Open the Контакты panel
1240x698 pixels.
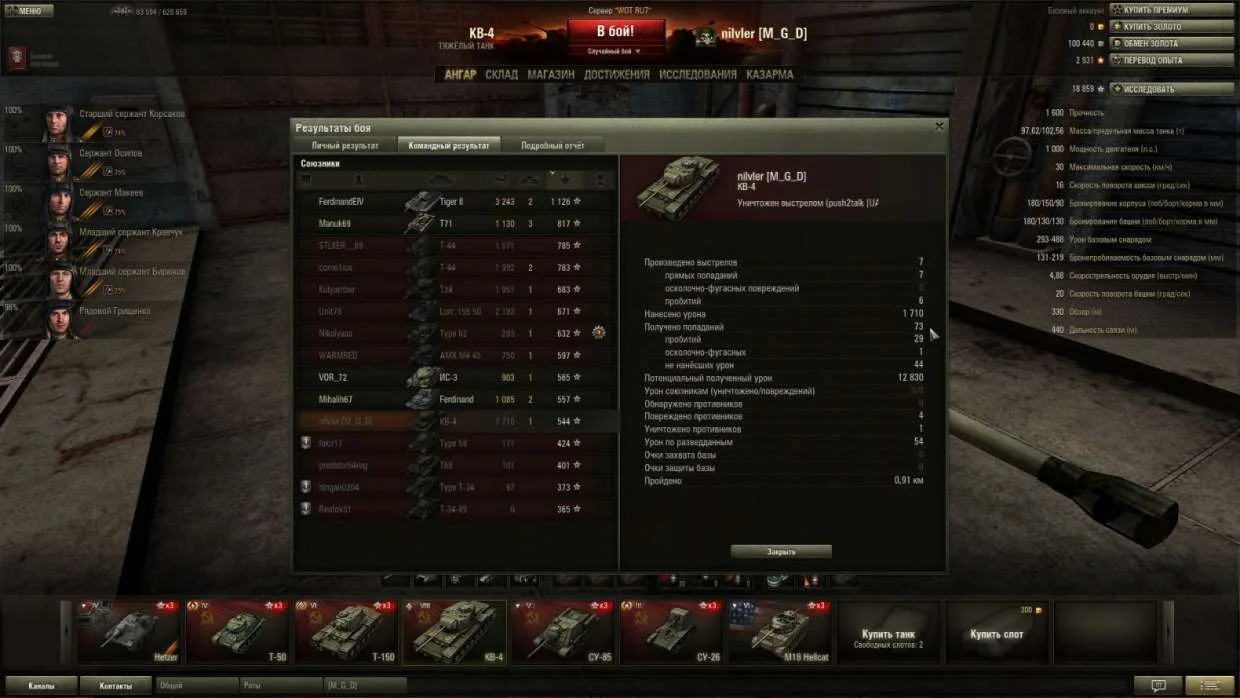[x=115, y=686]
